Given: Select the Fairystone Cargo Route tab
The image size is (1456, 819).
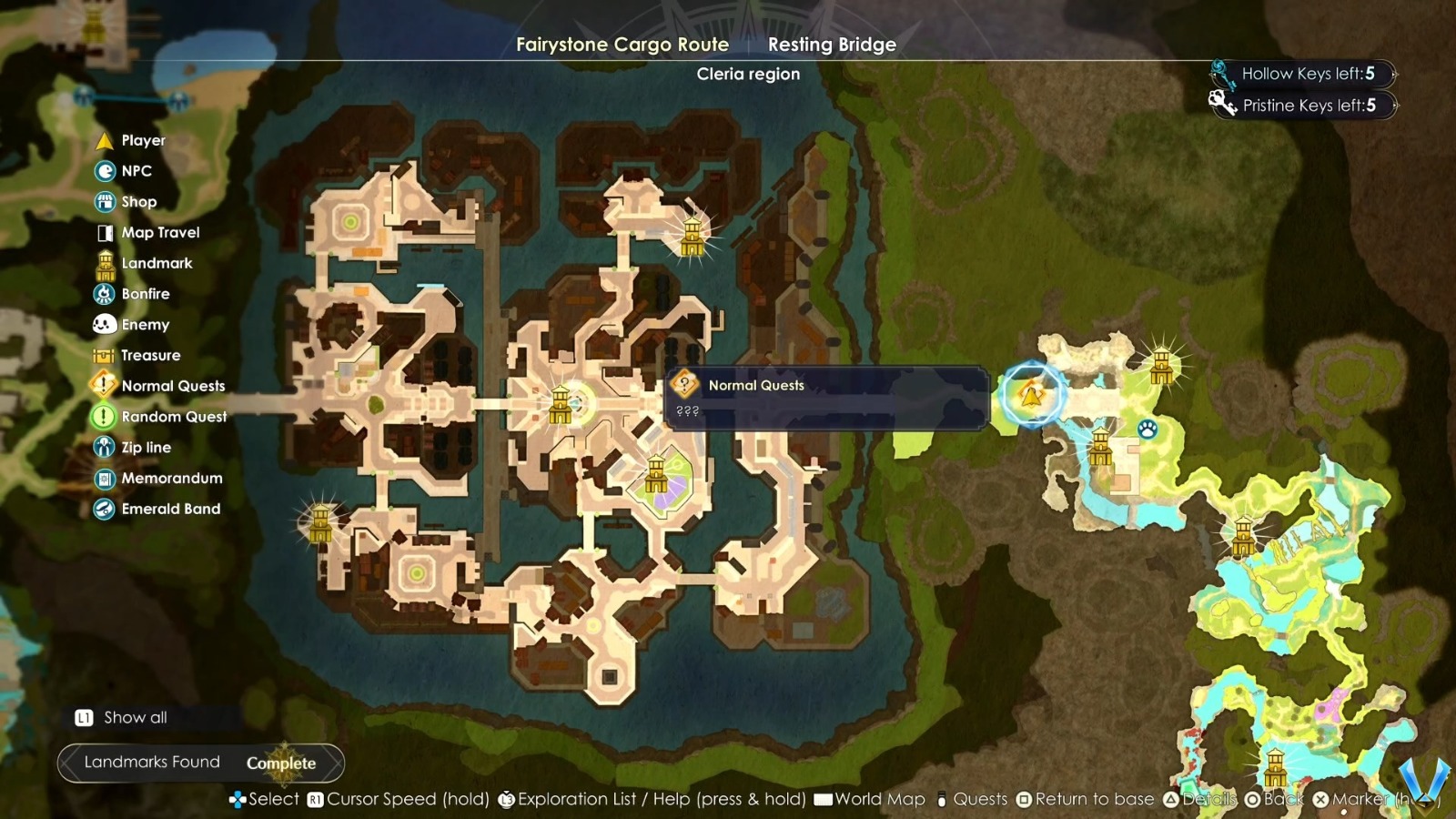Looking at the screenshot, I should pyautogui.click(x=622, y=44).
